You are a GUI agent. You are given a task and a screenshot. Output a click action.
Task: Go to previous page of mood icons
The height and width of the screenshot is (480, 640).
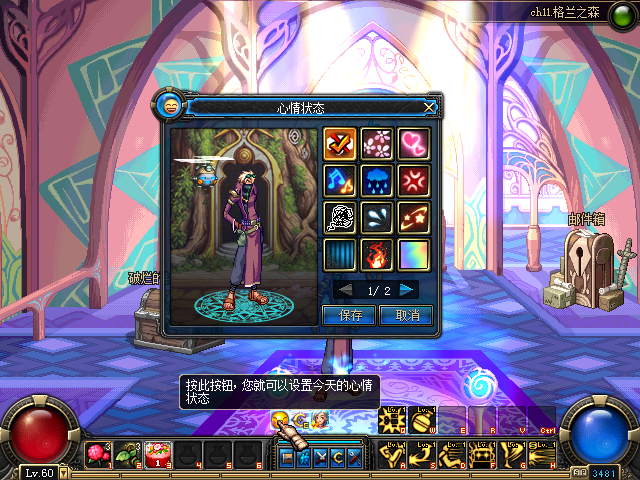(345, 290)
